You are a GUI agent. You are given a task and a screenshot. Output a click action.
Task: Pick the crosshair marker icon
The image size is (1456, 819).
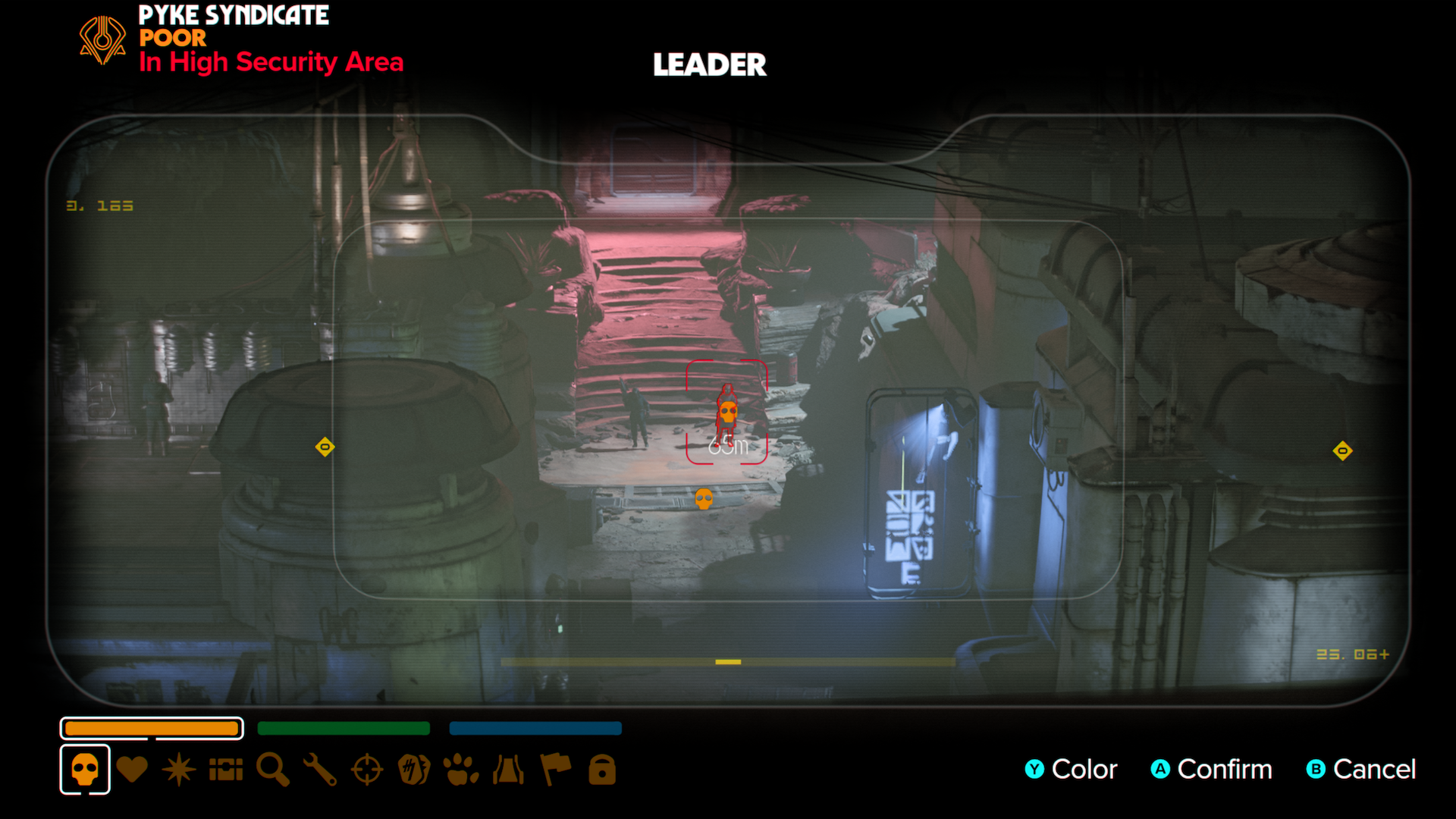pos(367,770)
